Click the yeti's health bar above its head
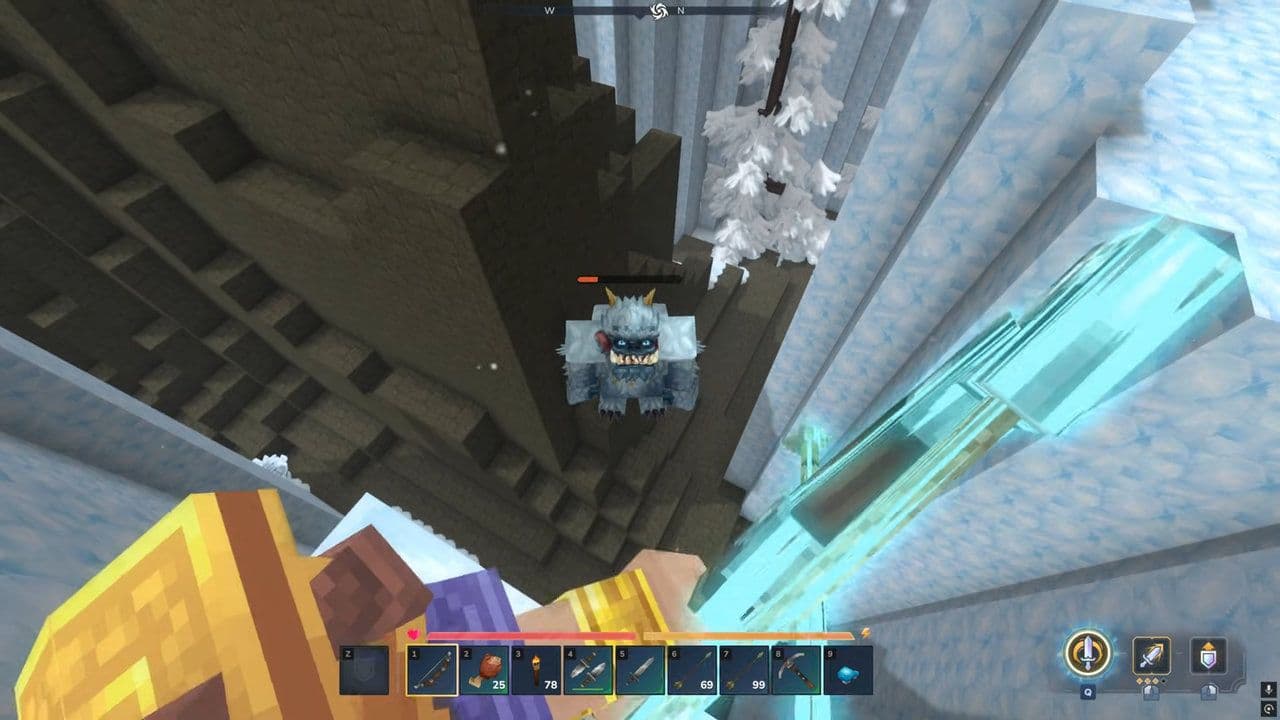Screen dimensions: 1280x720 630,280
